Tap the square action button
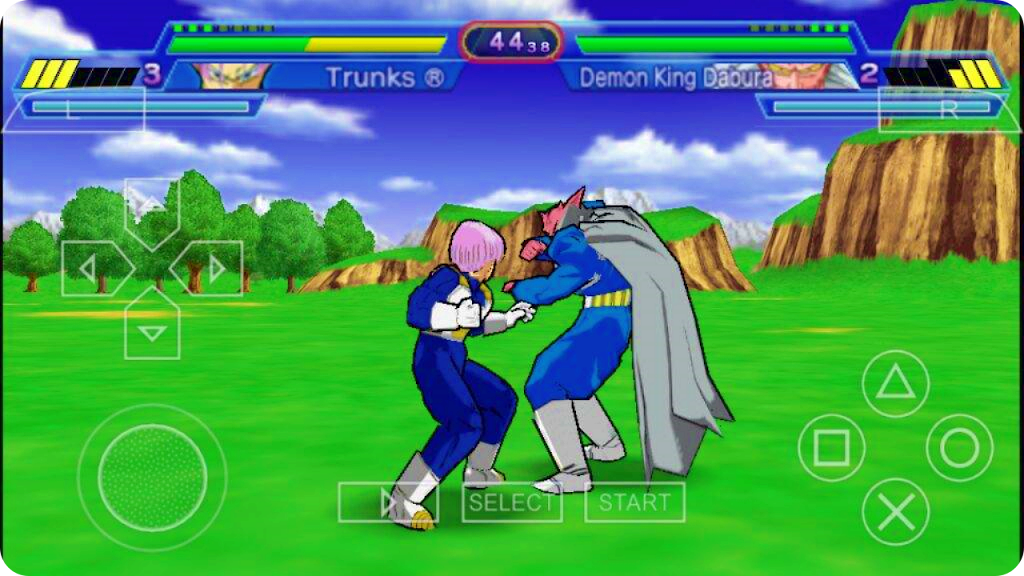This screenshot has width=1024, height=576. (831, 448)
